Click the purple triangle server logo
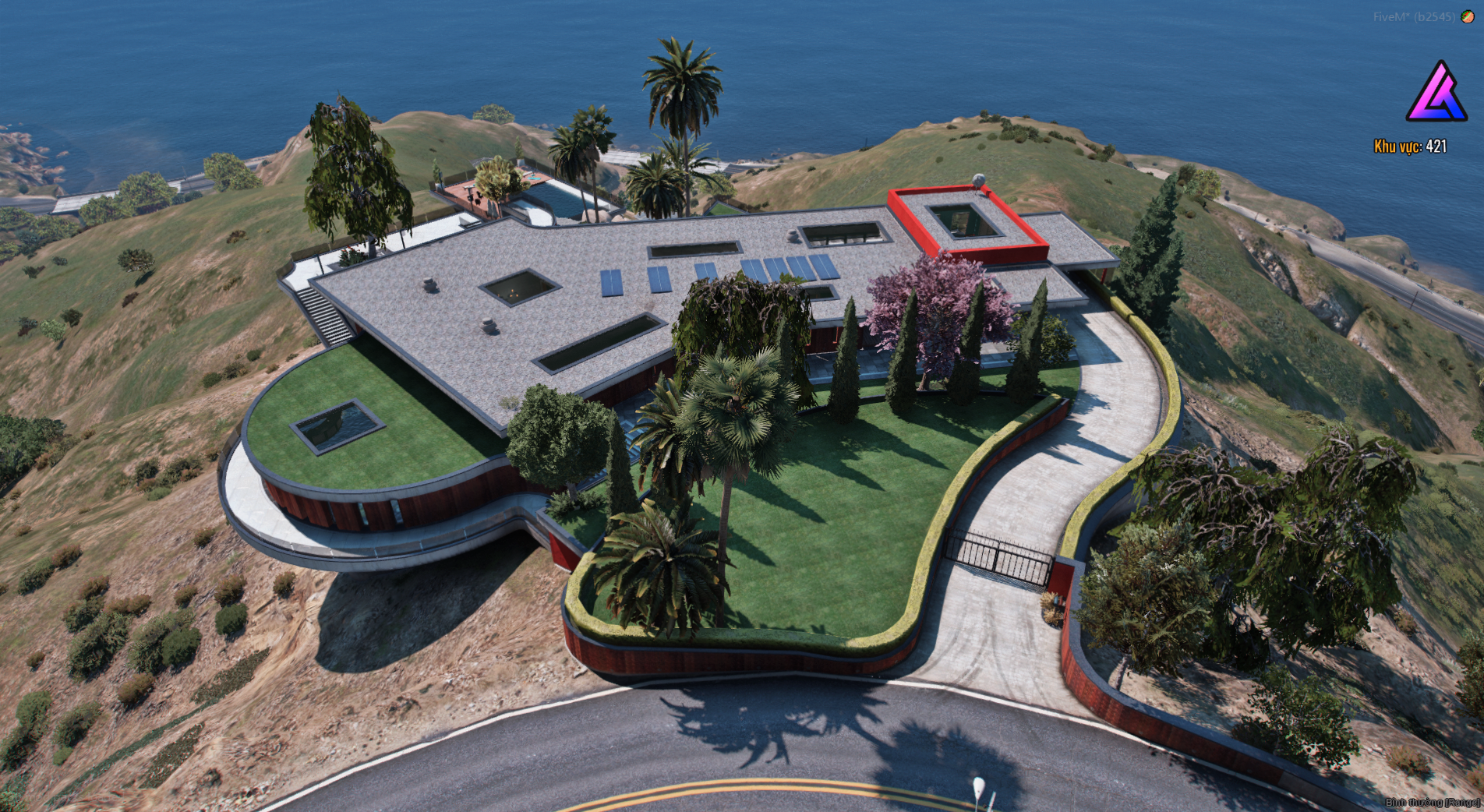The height and width of the screenshot is (812, 1484). pos(1436,94)
